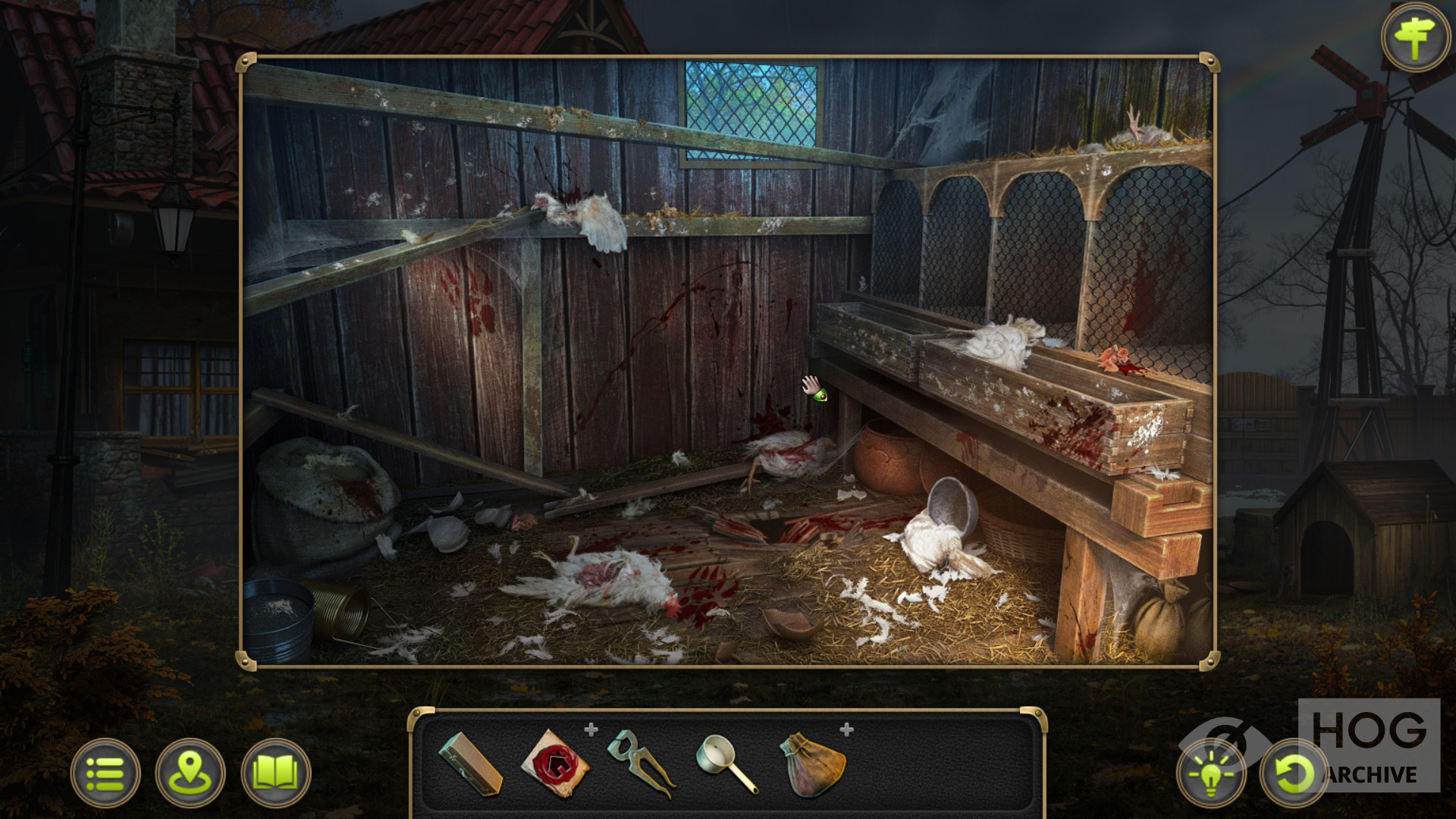Choose the leather pouch item

[x=812, y=764]
